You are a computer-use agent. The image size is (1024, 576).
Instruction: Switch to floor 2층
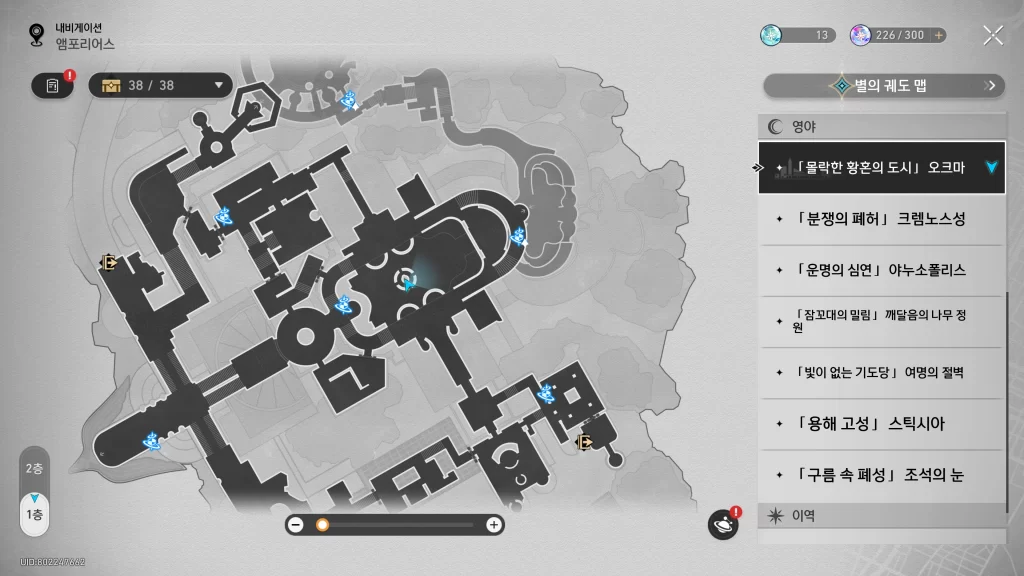pos(34,468)
